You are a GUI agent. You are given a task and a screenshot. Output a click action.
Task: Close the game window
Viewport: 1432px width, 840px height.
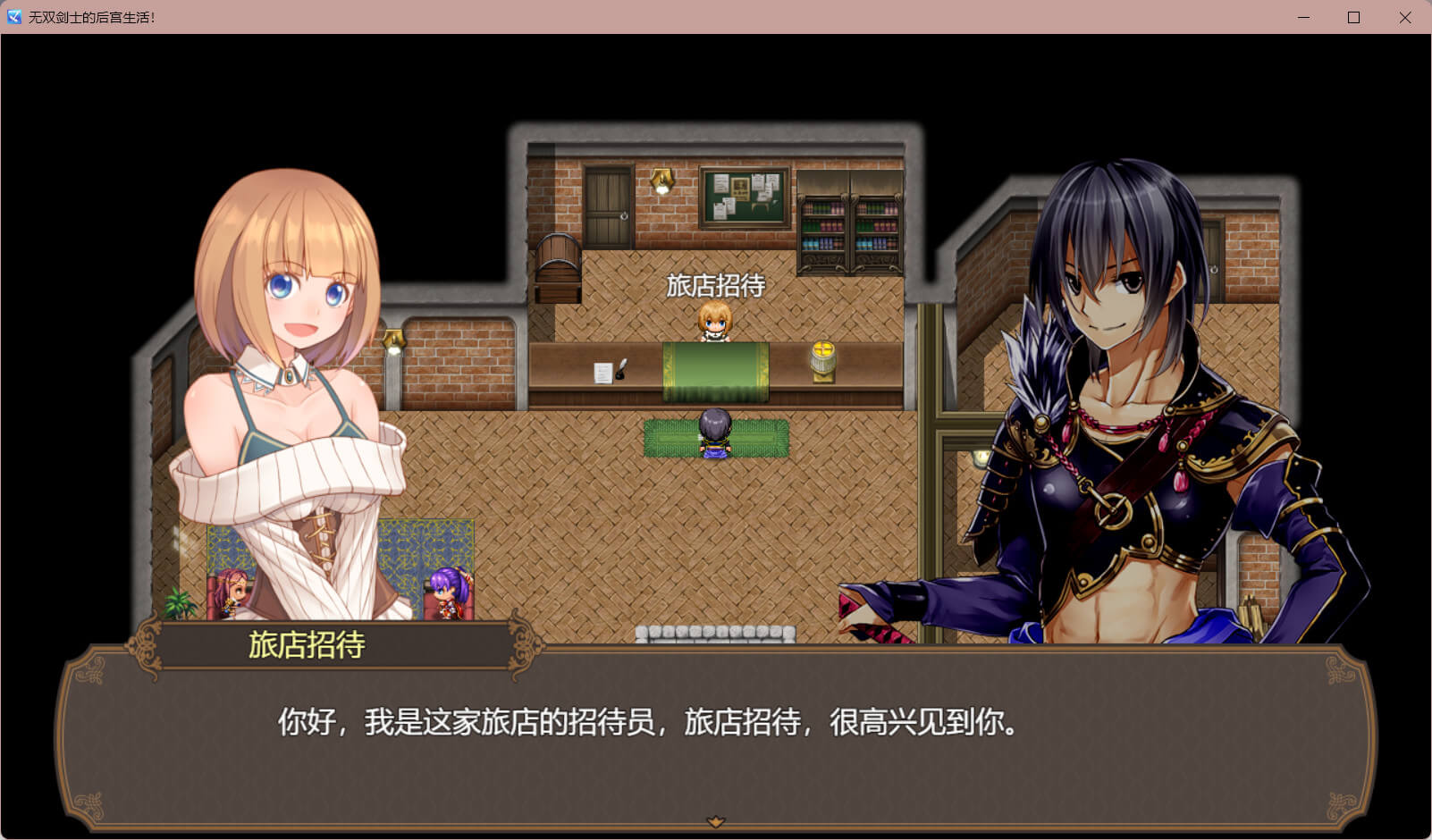pyautogui.click(x=1404, y=17)
